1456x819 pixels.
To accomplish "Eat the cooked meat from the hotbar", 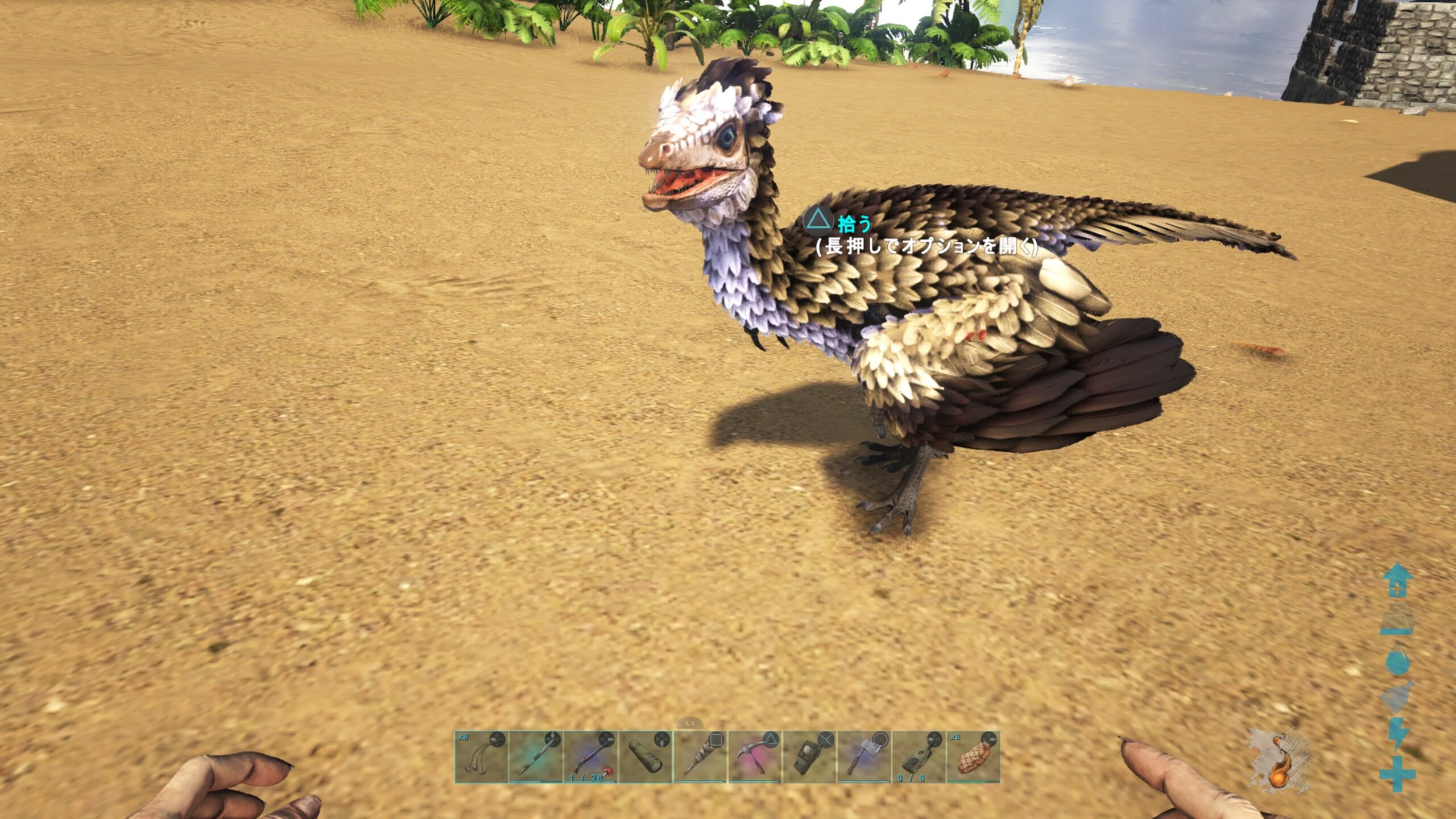I will pyautogui.click(x=974, y=757).
